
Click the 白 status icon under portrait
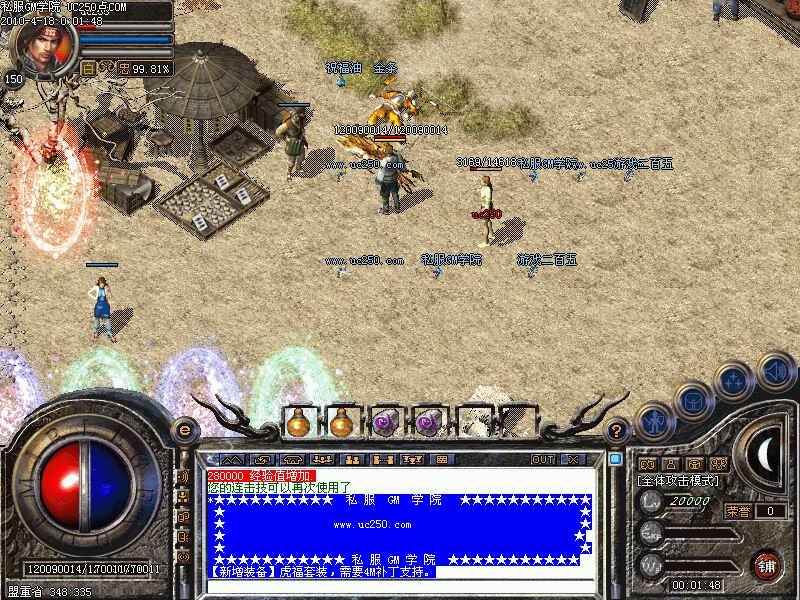click(x=88, y=68)
